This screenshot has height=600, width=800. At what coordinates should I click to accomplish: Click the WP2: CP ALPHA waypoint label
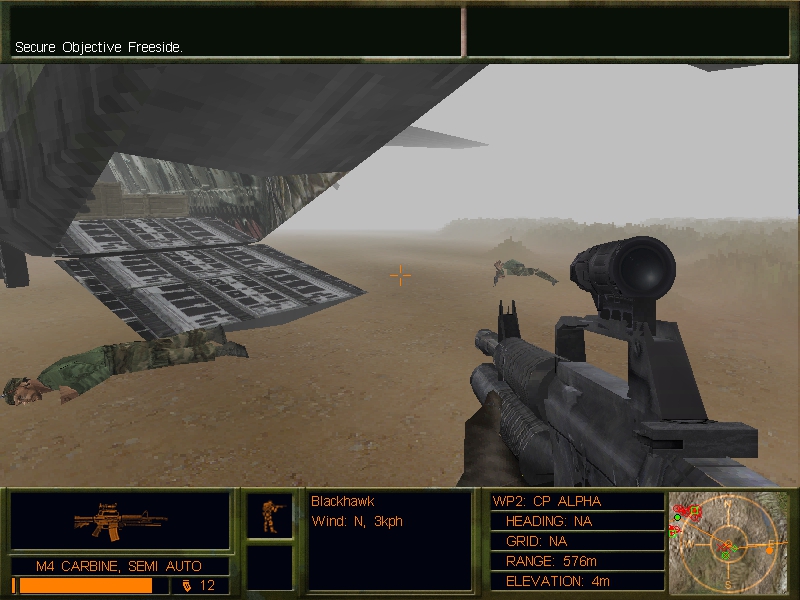[547, 501]
